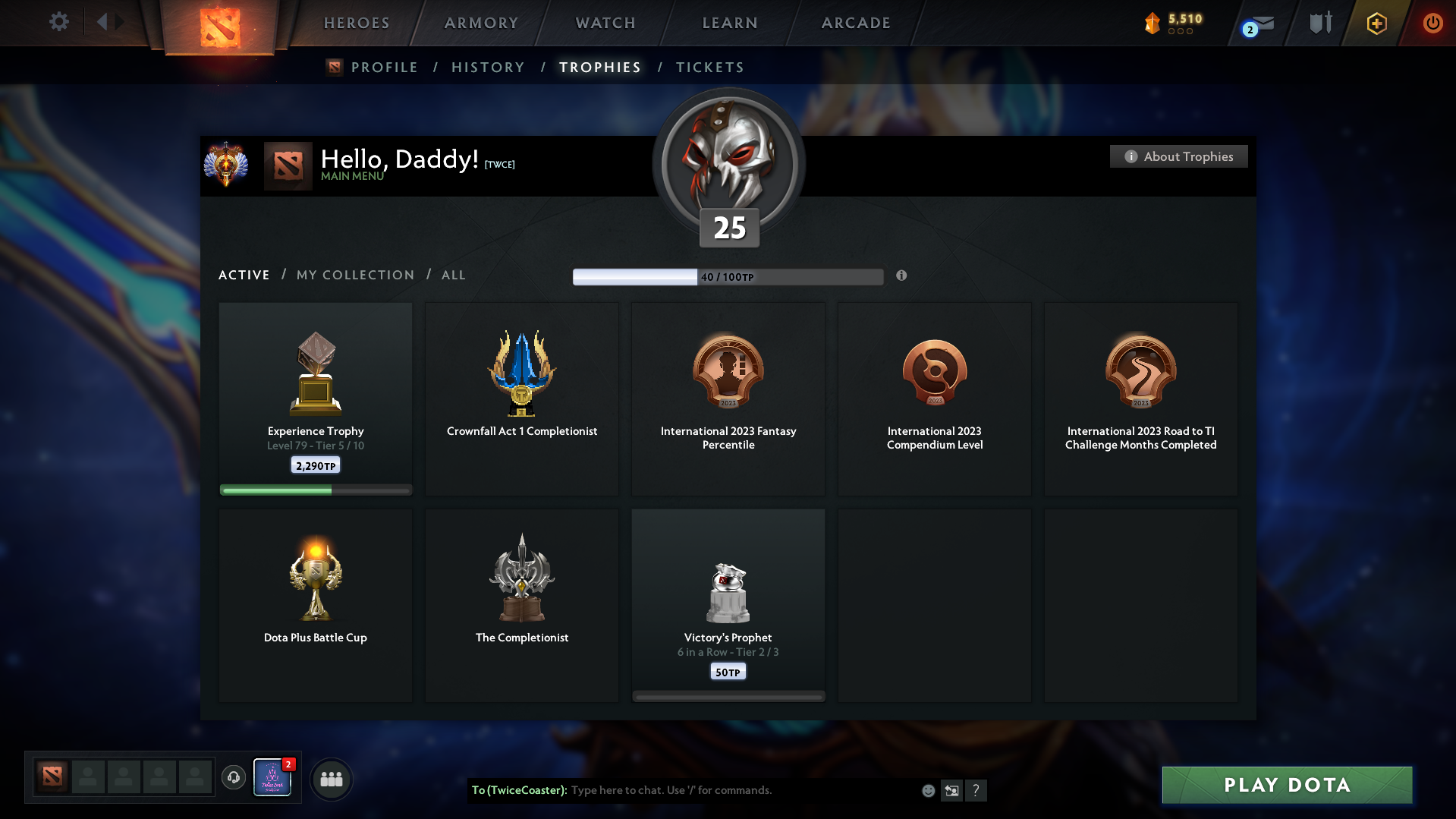The image size is (1456, 819).
Task: Select the Crownfall Act 1 Completionist trophy
Action: [521, 398]
